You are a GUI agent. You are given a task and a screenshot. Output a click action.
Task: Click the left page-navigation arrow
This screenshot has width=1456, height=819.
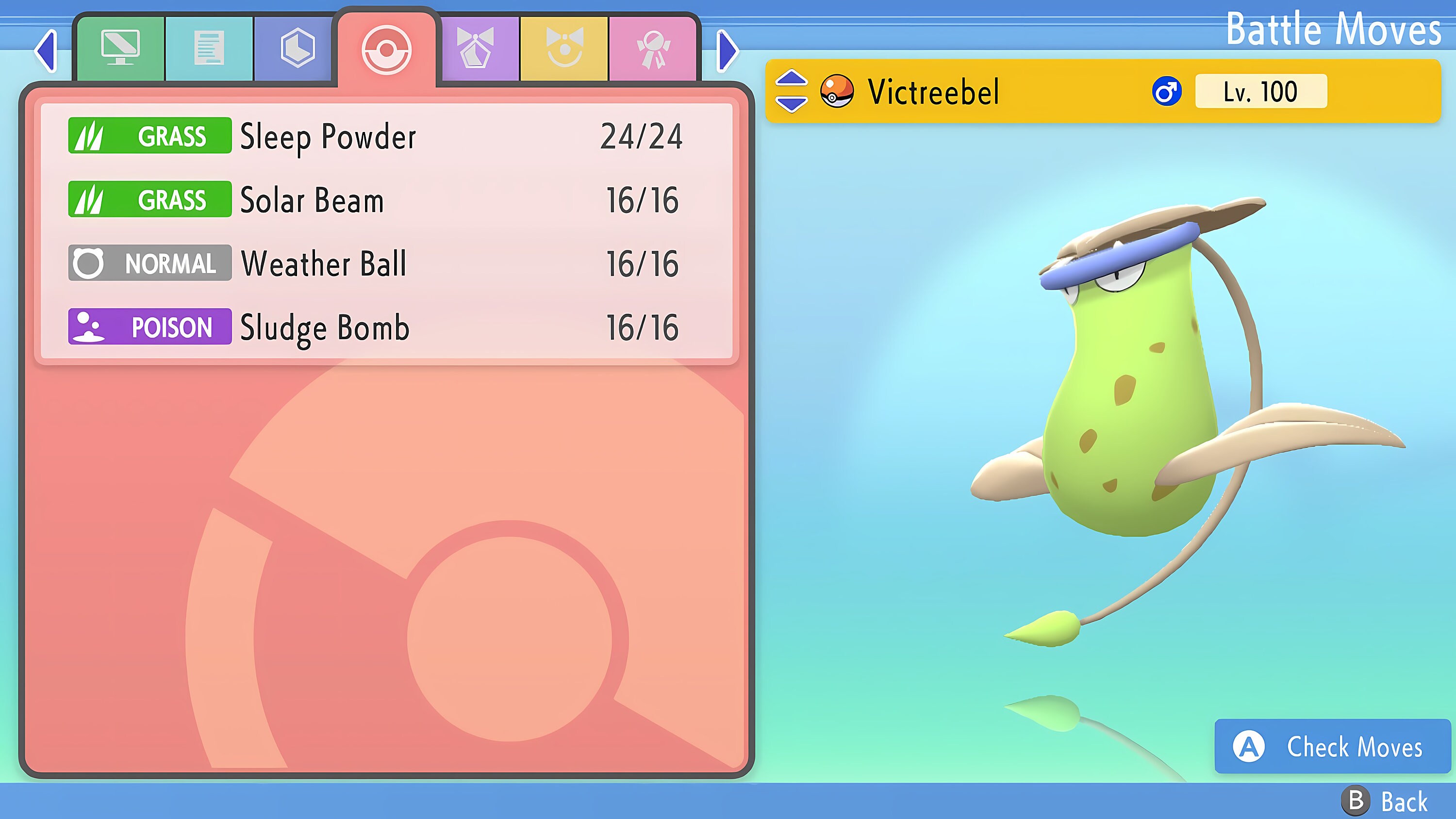pos(45,51)
